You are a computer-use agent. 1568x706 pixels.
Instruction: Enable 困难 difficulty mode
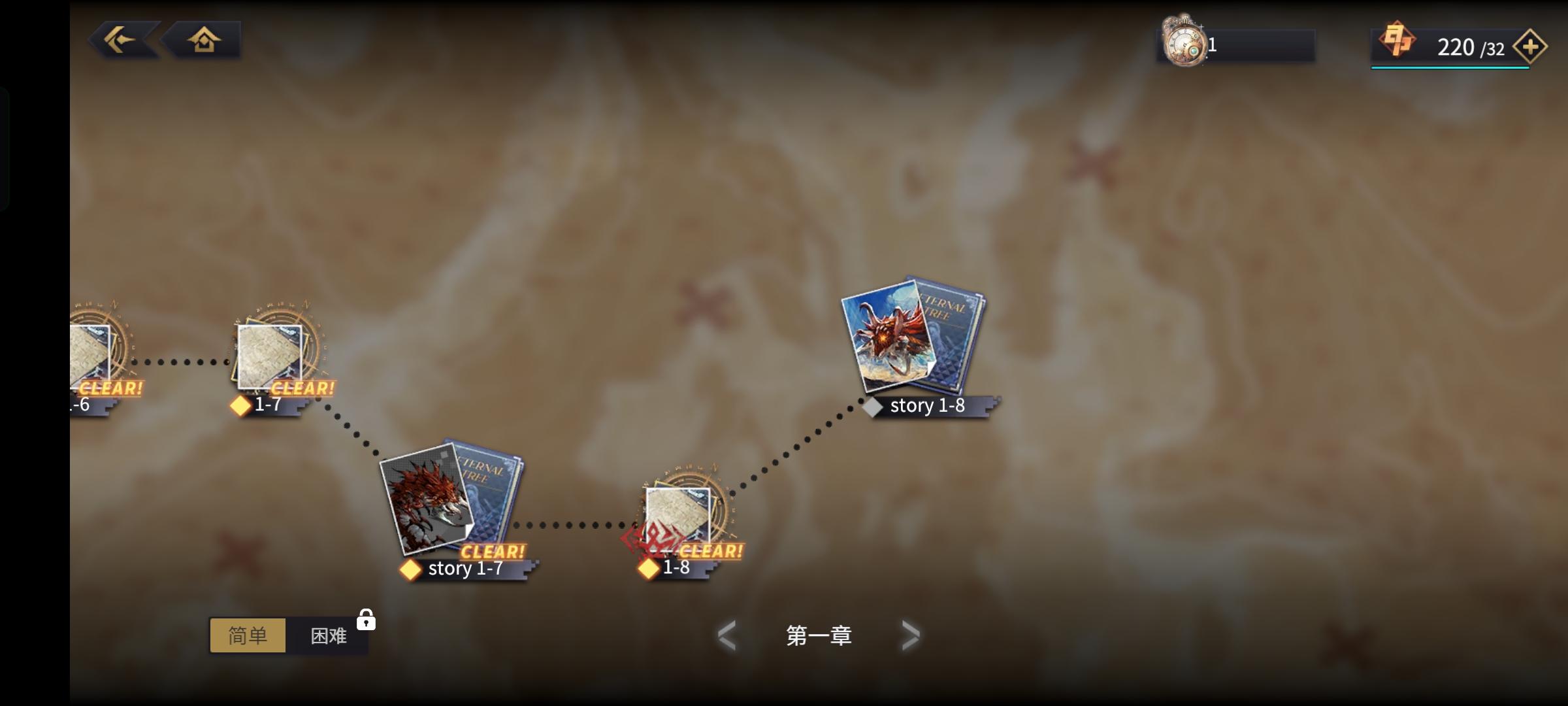click(x=328, y=635)
